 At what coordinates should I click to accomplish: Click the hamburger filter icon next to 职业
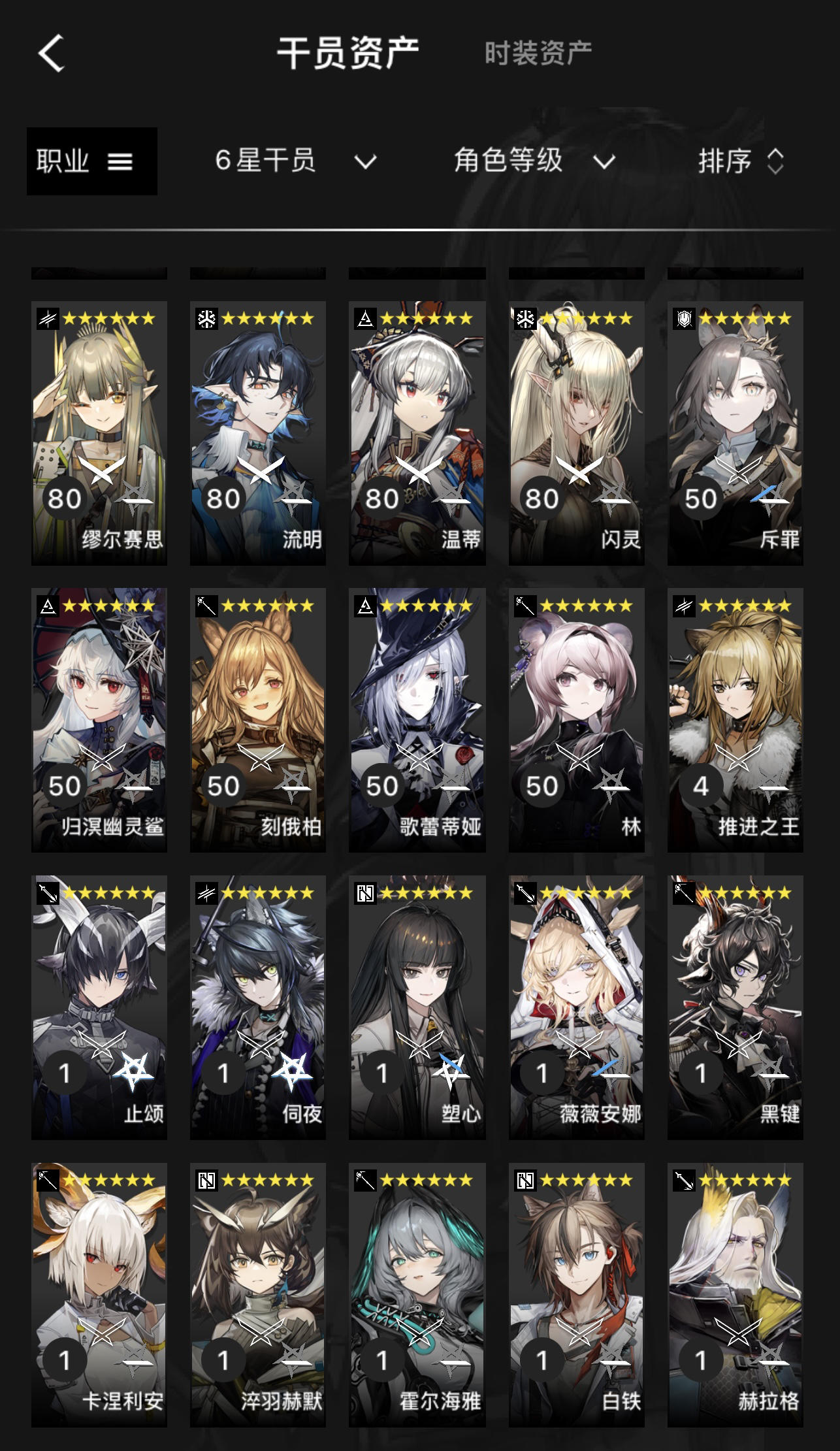point(121,162)
